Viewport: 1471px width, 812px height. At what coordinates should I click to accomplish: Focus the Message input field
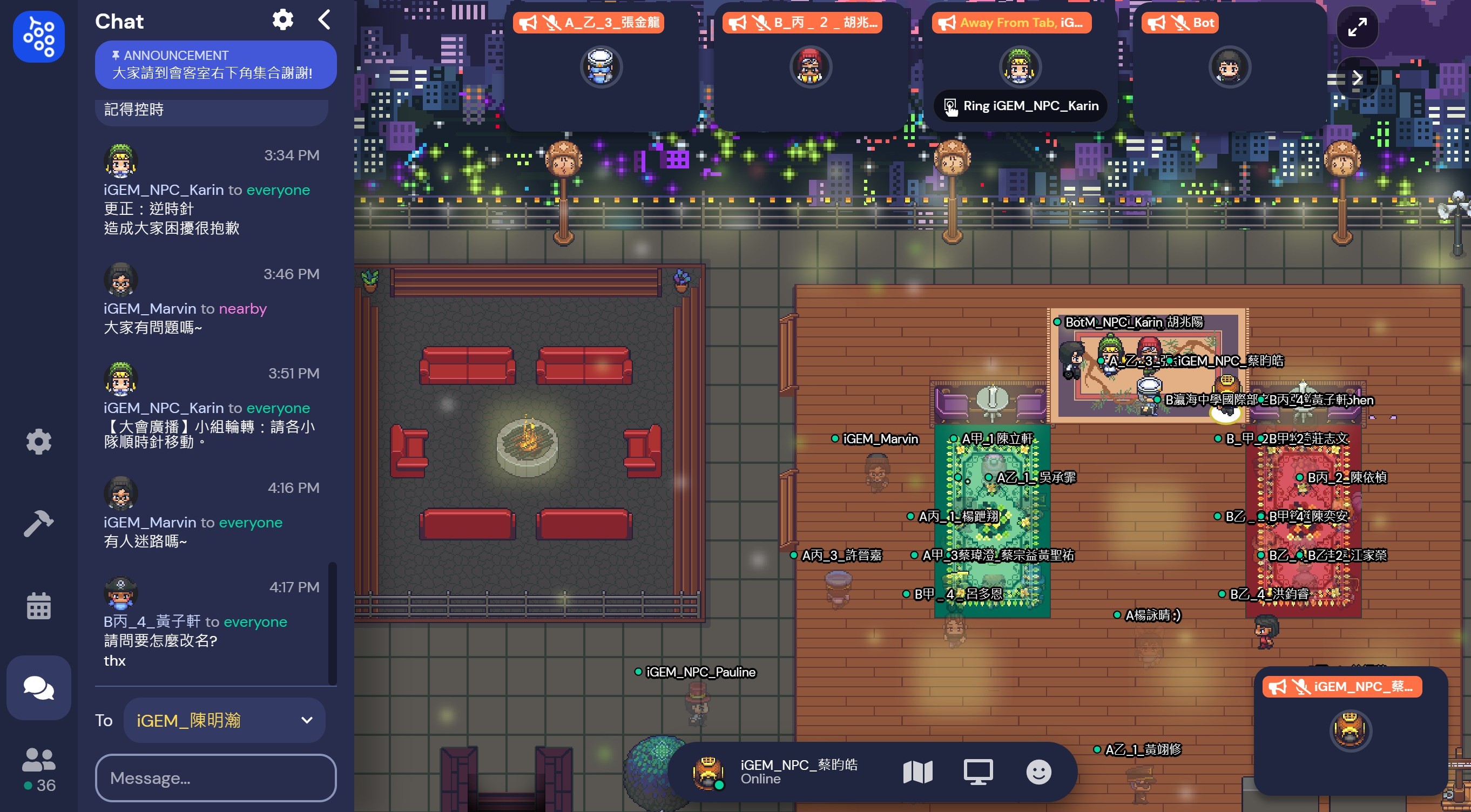coord(215,778)
